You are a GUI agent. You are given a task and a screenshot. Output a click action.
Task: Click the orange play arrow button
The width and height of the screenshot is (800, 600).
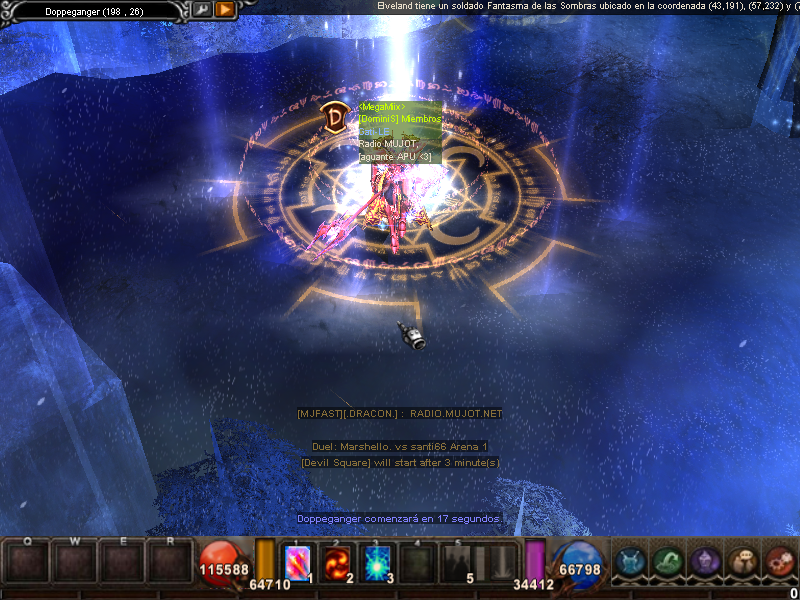tap(225, 9)
